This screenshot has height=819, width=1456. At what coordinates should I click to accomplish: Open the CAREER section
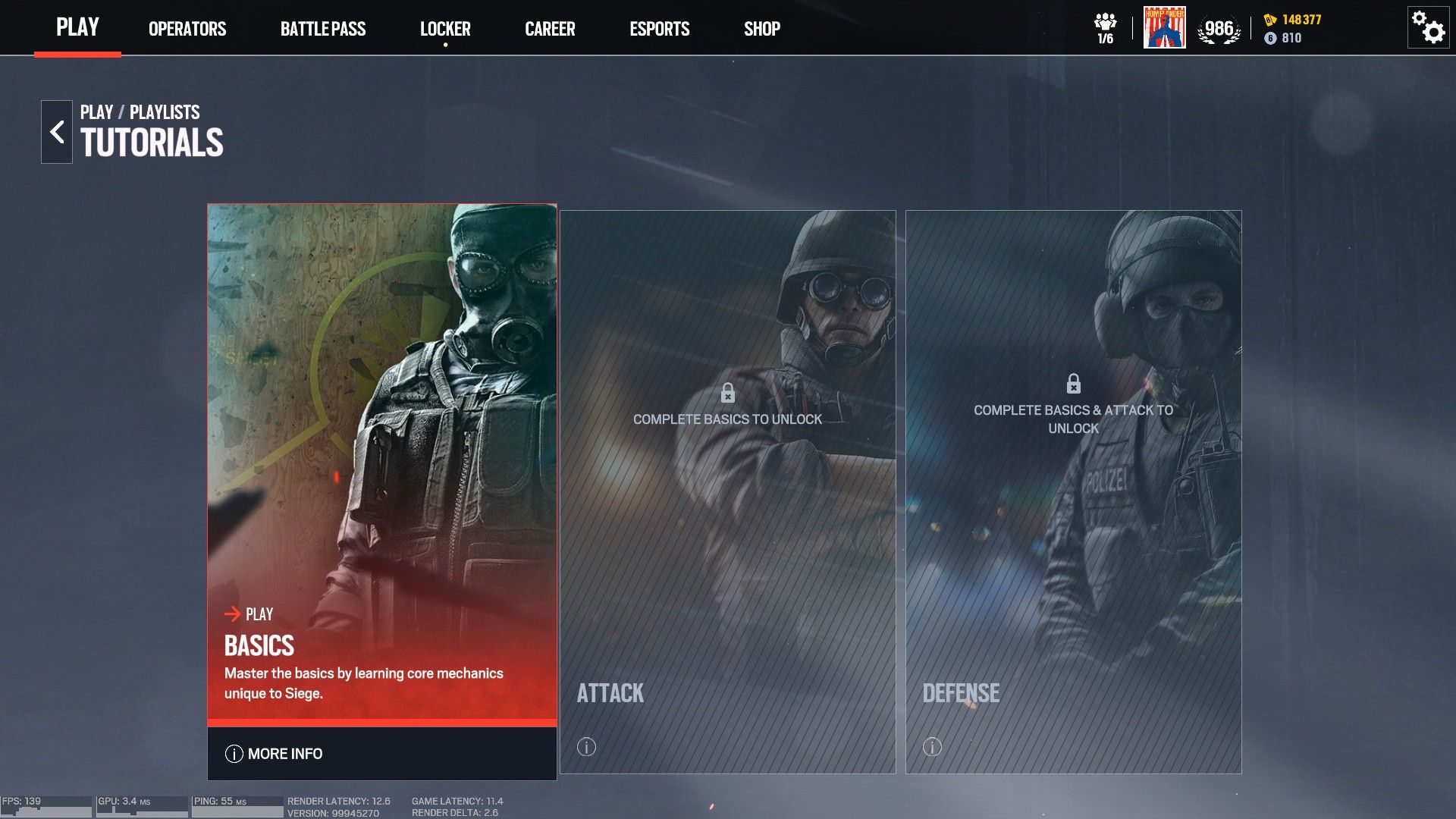click(550, 29)
